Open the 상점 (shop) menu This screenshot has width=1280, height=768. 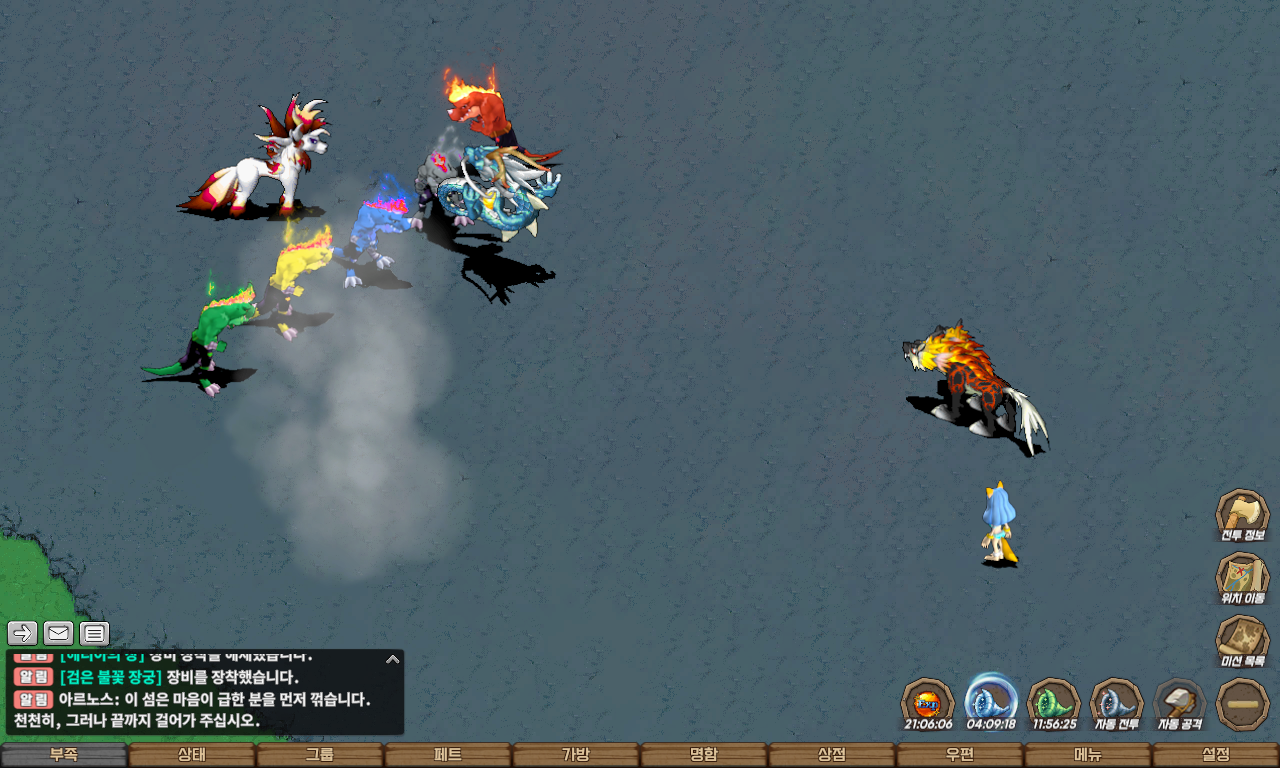pyautogui.click(x=832, y=755)
